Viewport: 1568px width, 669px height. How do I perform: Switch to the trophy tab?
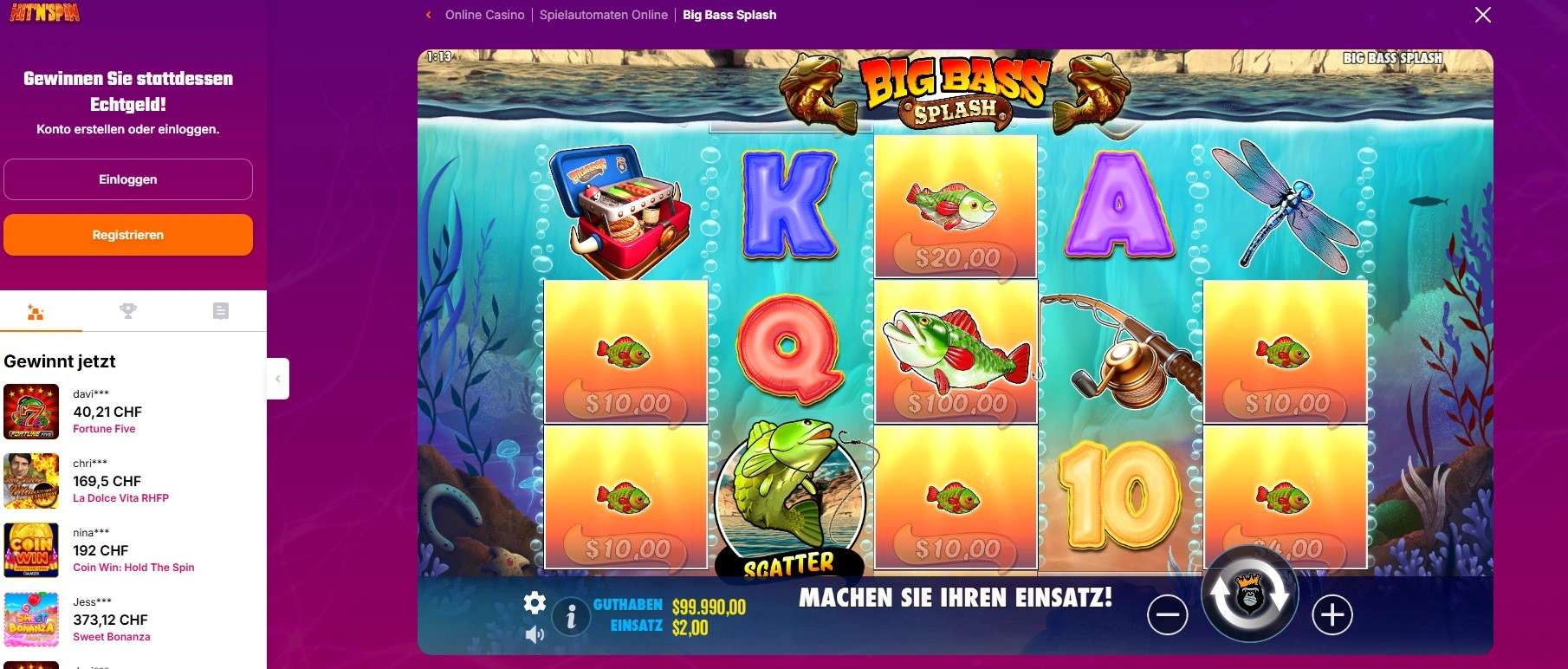click(128, 311)
